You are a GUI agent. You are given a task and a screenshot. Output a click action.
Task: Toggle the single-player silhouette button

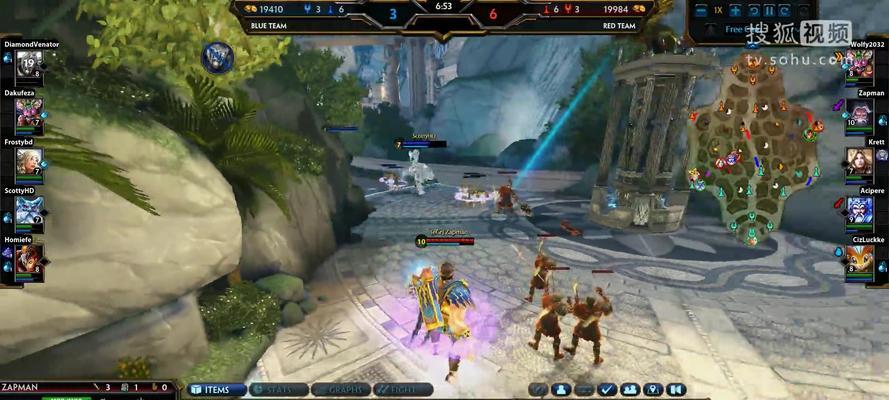(x=562, y=389)
